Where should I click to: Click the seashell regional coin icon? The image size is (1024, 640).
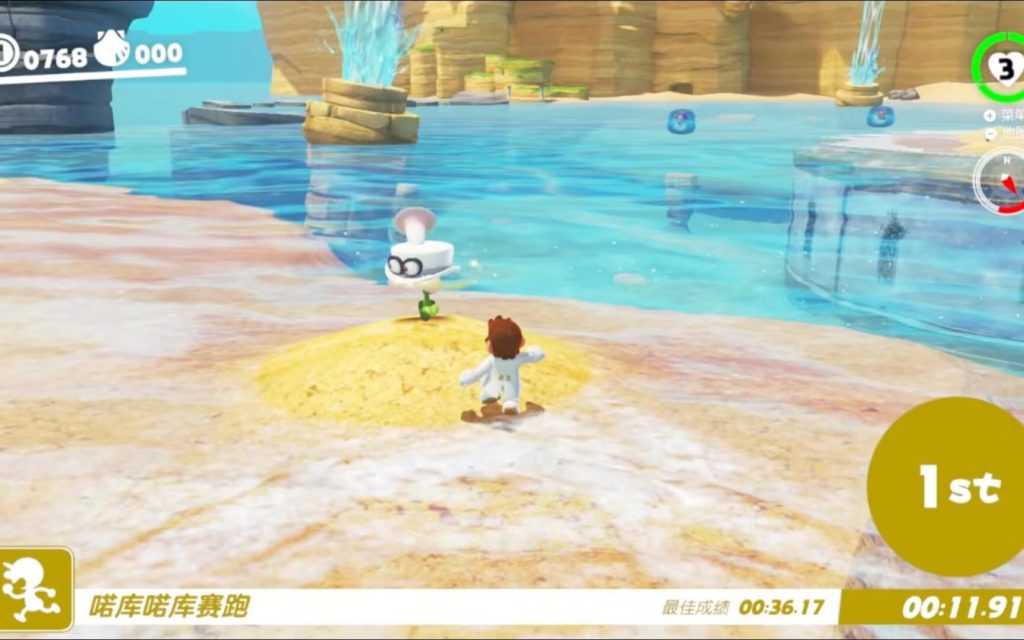point(112,49)
